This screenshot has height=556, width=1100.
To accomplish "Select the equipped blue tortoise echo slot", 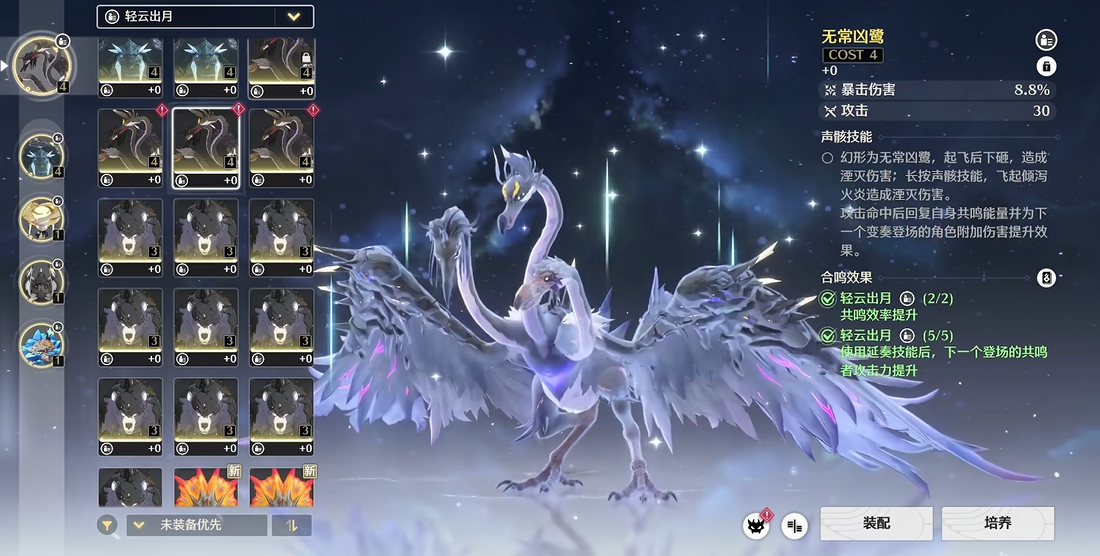I will [x=42, y=343].
